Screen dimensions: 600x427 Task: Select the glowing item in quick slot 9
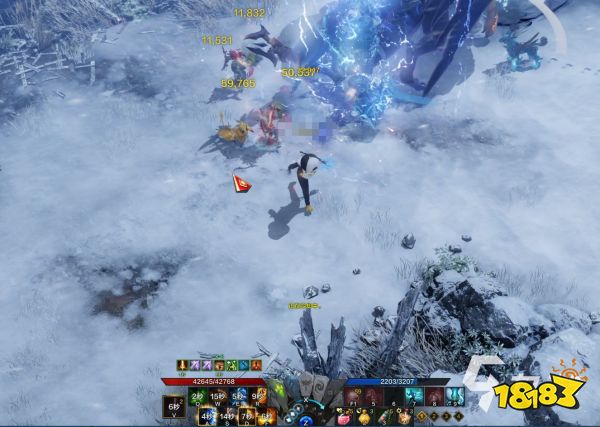pos(454,397)
